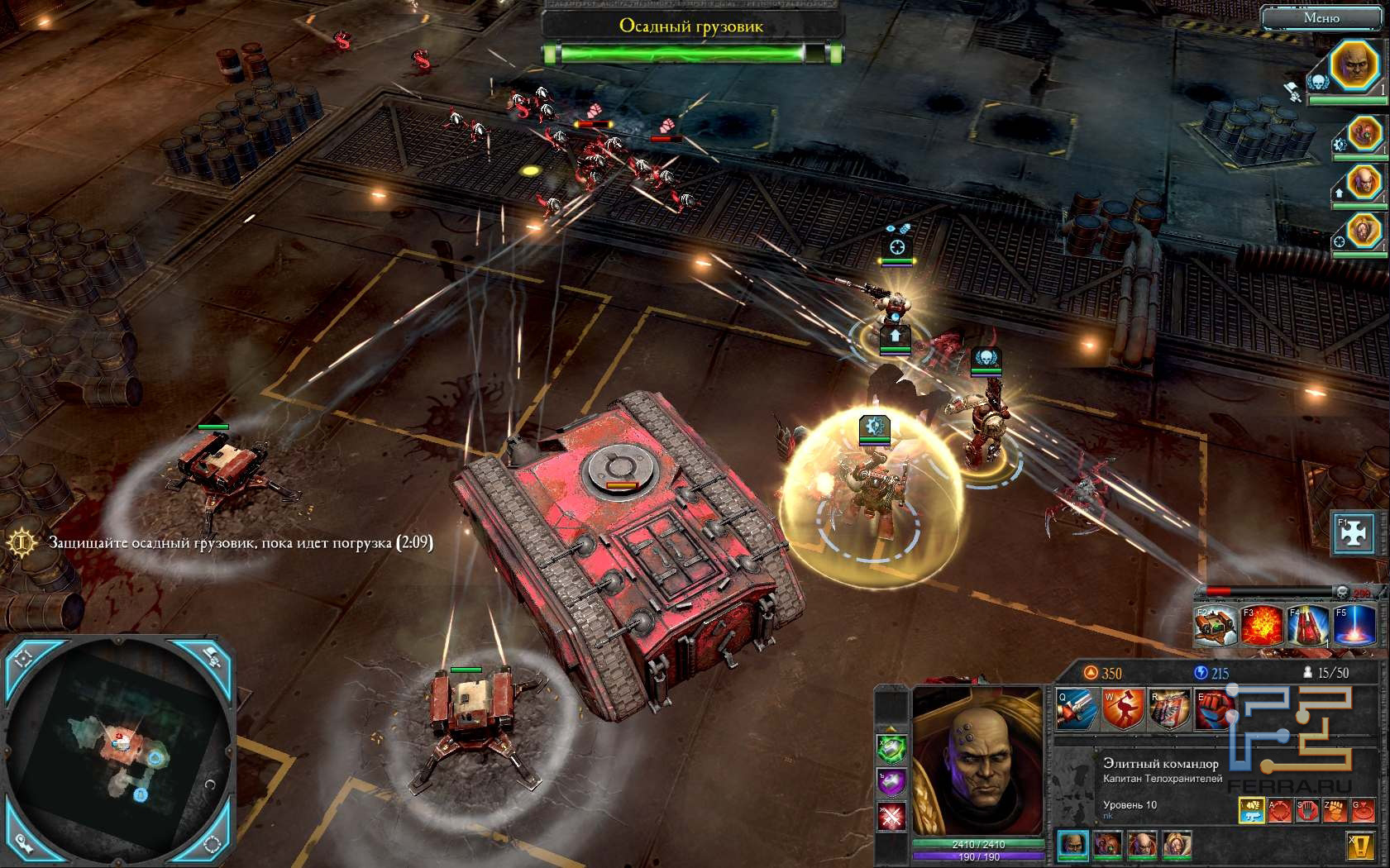The width and height of the screenshot is (1390, 868).
Task: Use the W axe warrior ability
Action: [x=1123, y=709]
